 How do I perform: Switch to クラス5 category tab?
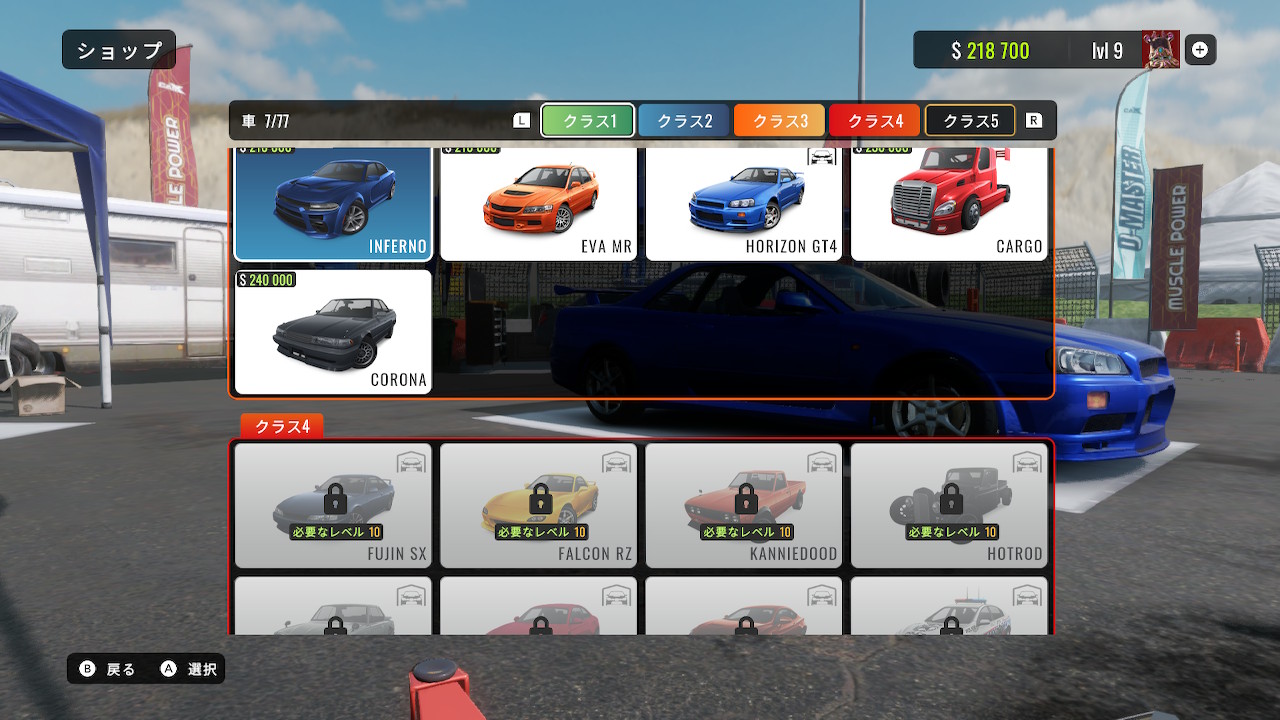coord(970,121)
